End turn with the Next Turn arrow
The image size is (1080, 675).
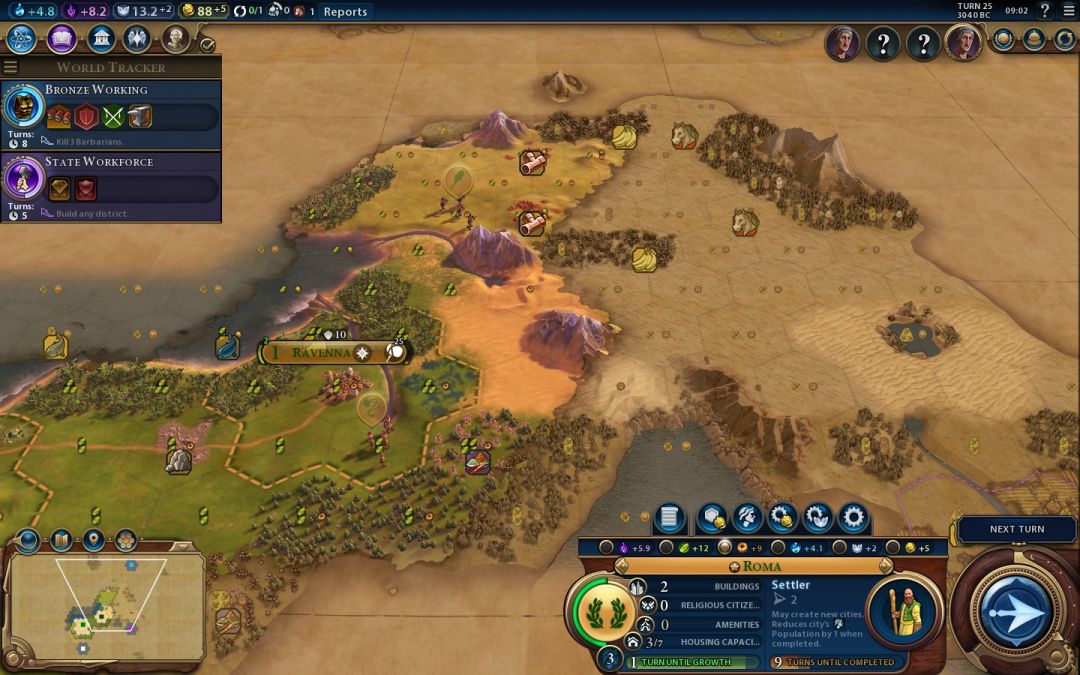coord(1014,610)
